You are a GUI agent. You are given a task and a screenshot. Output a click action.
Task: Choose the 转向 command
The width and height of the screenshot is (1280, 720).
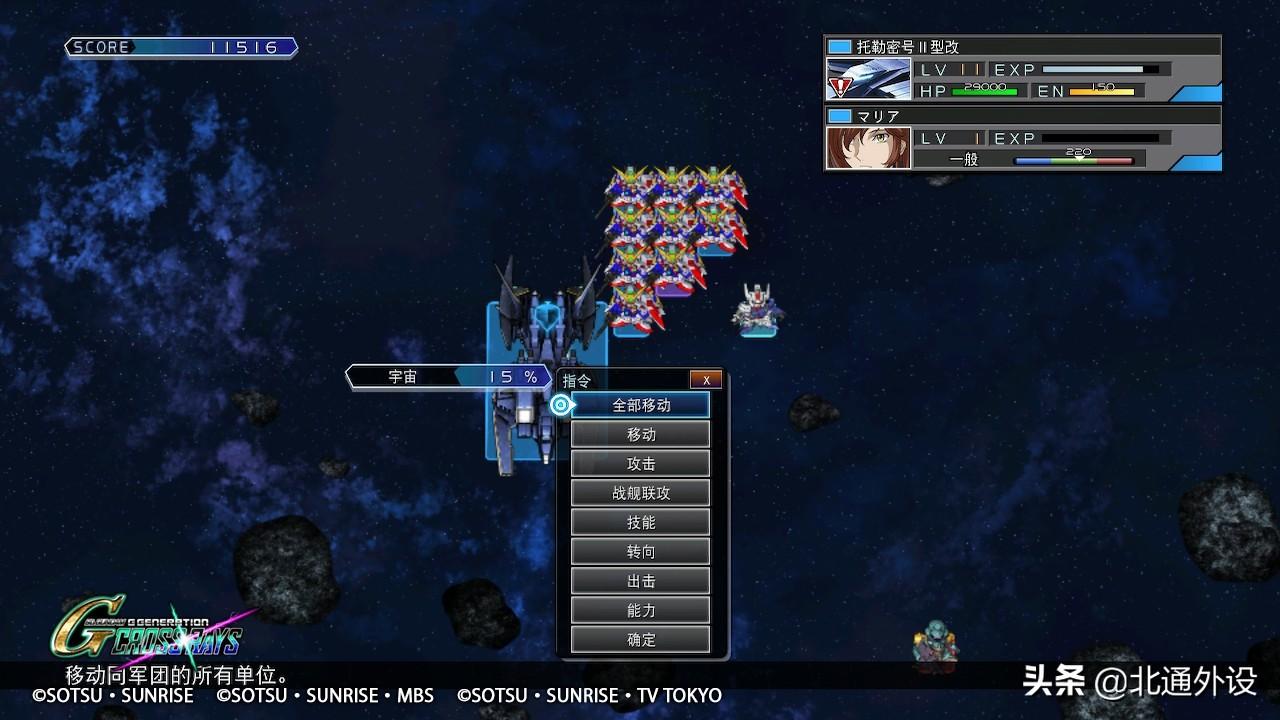tap(641, 551)
